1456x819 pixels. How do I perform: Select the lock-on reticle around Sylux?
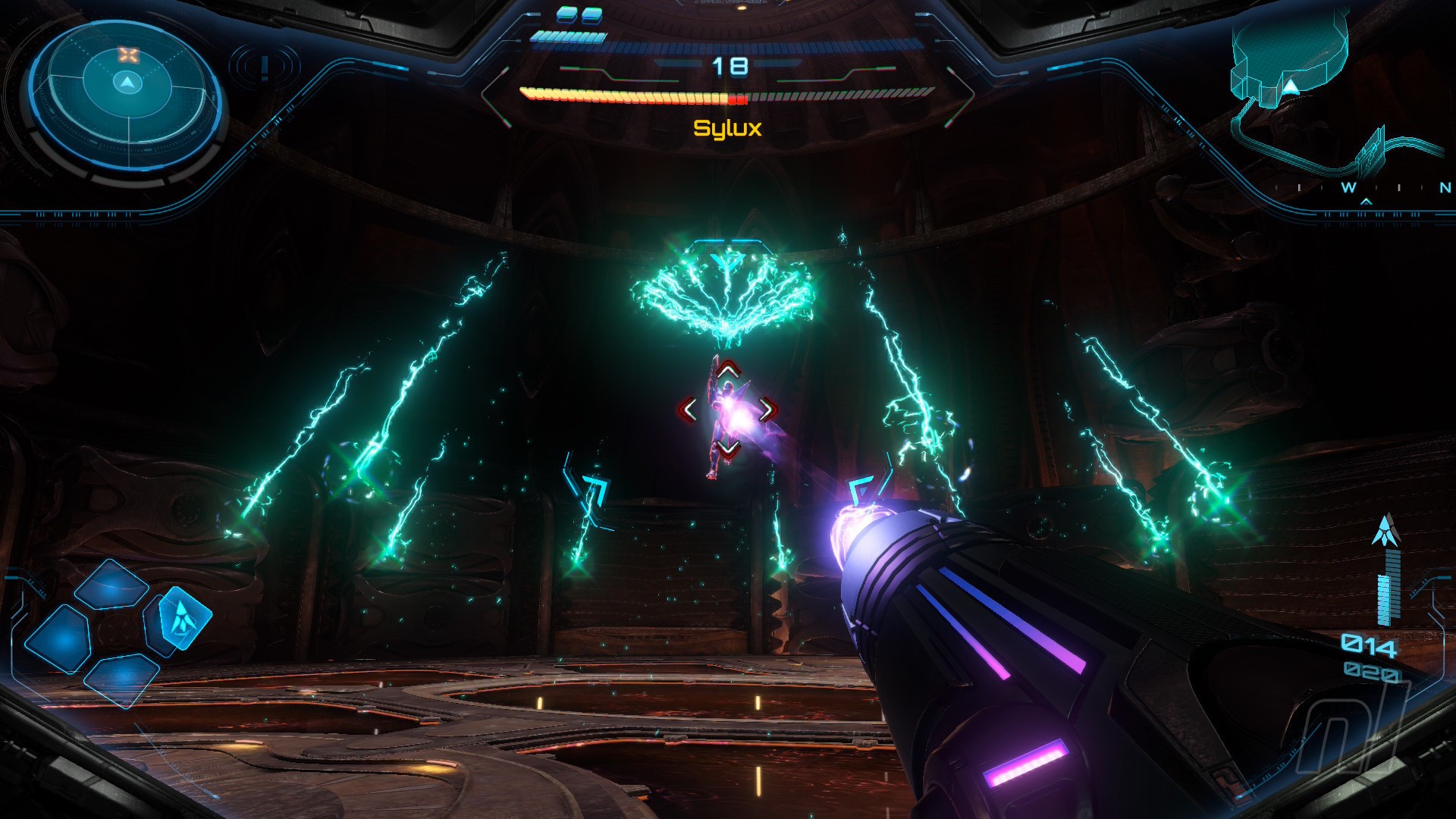pyautogui.click(x=727, y=410)
